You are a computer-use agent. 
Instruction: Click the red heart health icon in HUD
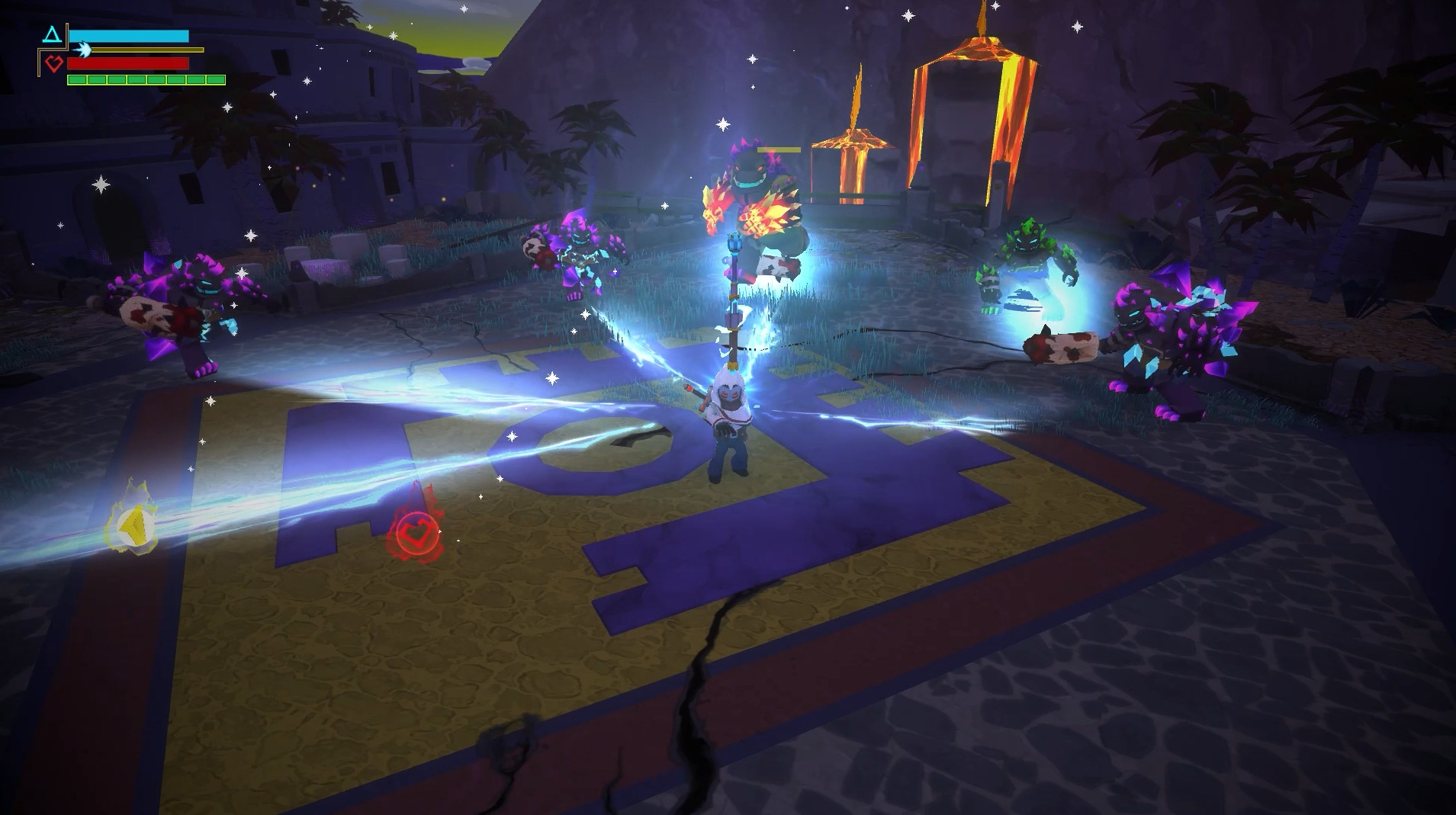(53, 63)
